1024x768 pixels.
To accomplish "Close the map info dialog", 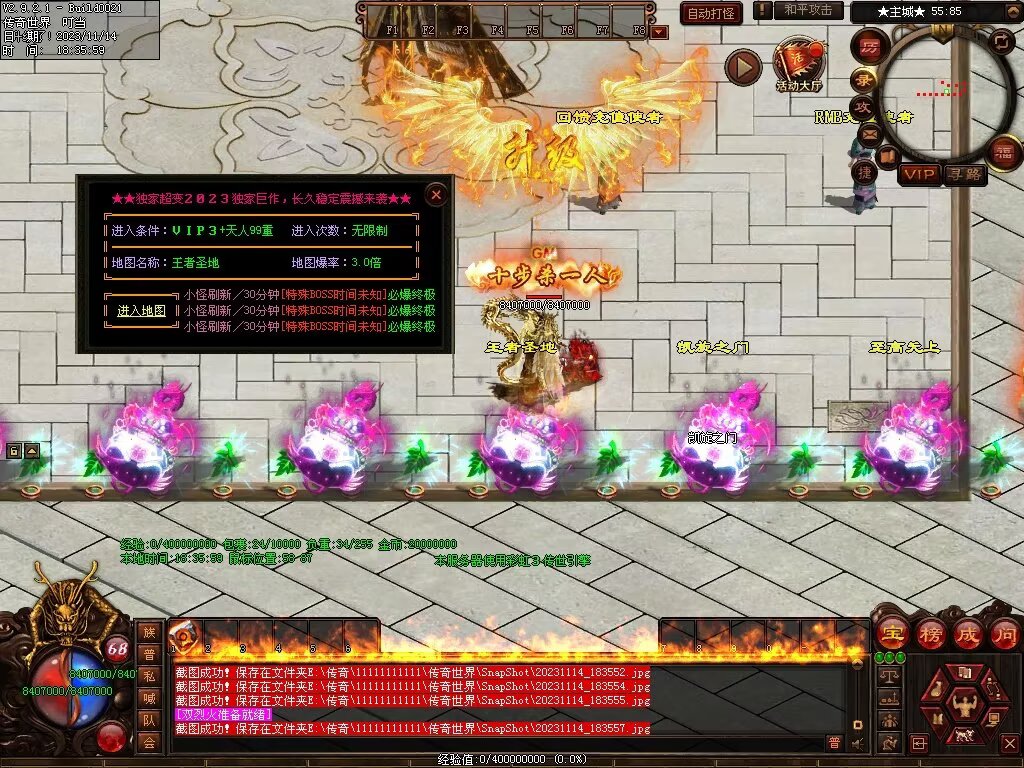I will click(436, 195).
